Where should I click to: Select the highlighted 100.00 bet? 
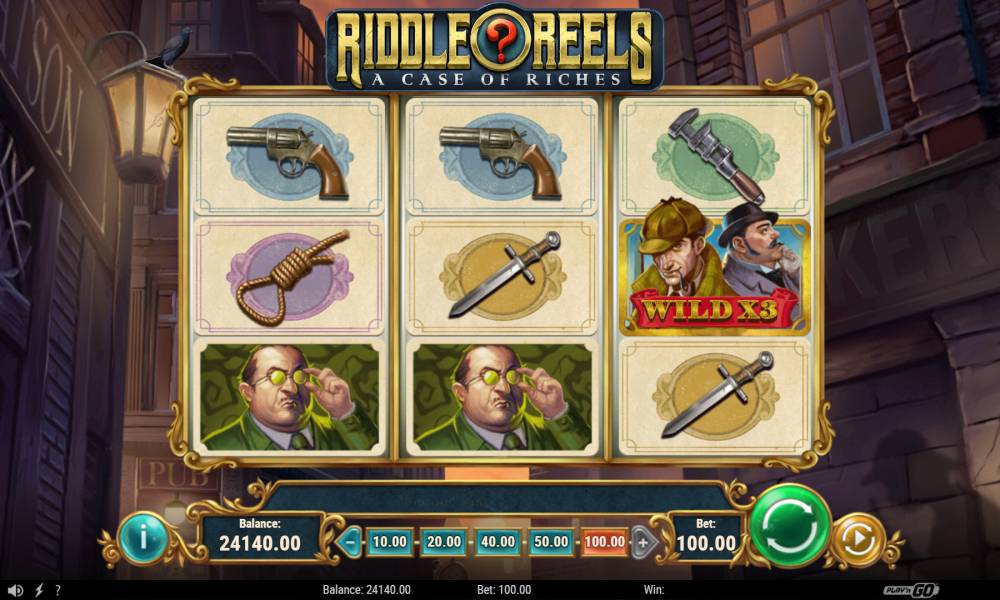pyautogui.click(x=605, y=542)
